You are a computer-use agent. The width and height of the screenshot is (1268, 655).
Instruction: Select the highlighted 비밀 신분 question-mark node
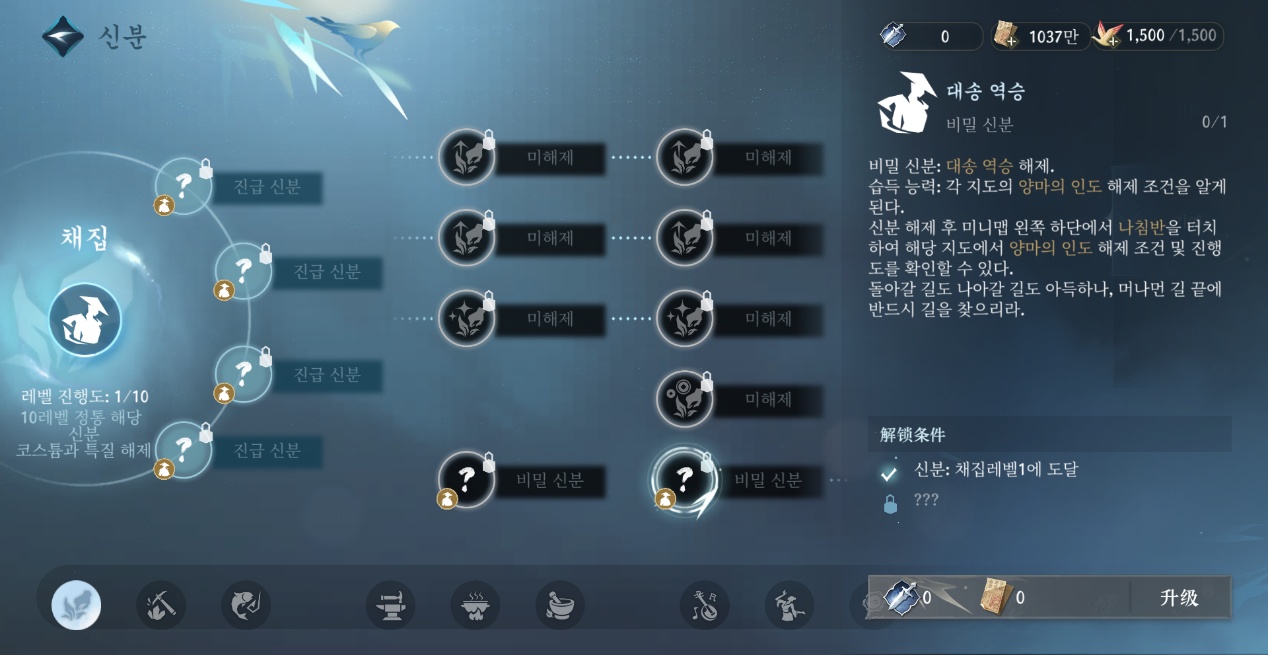[x=684, y=480]
